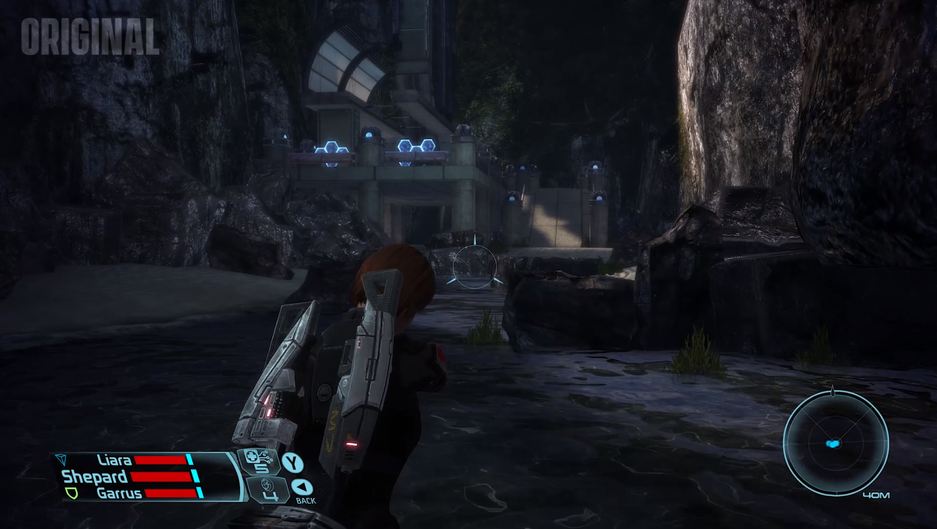Select Garrus in the squad panel

tap(118, 493)
